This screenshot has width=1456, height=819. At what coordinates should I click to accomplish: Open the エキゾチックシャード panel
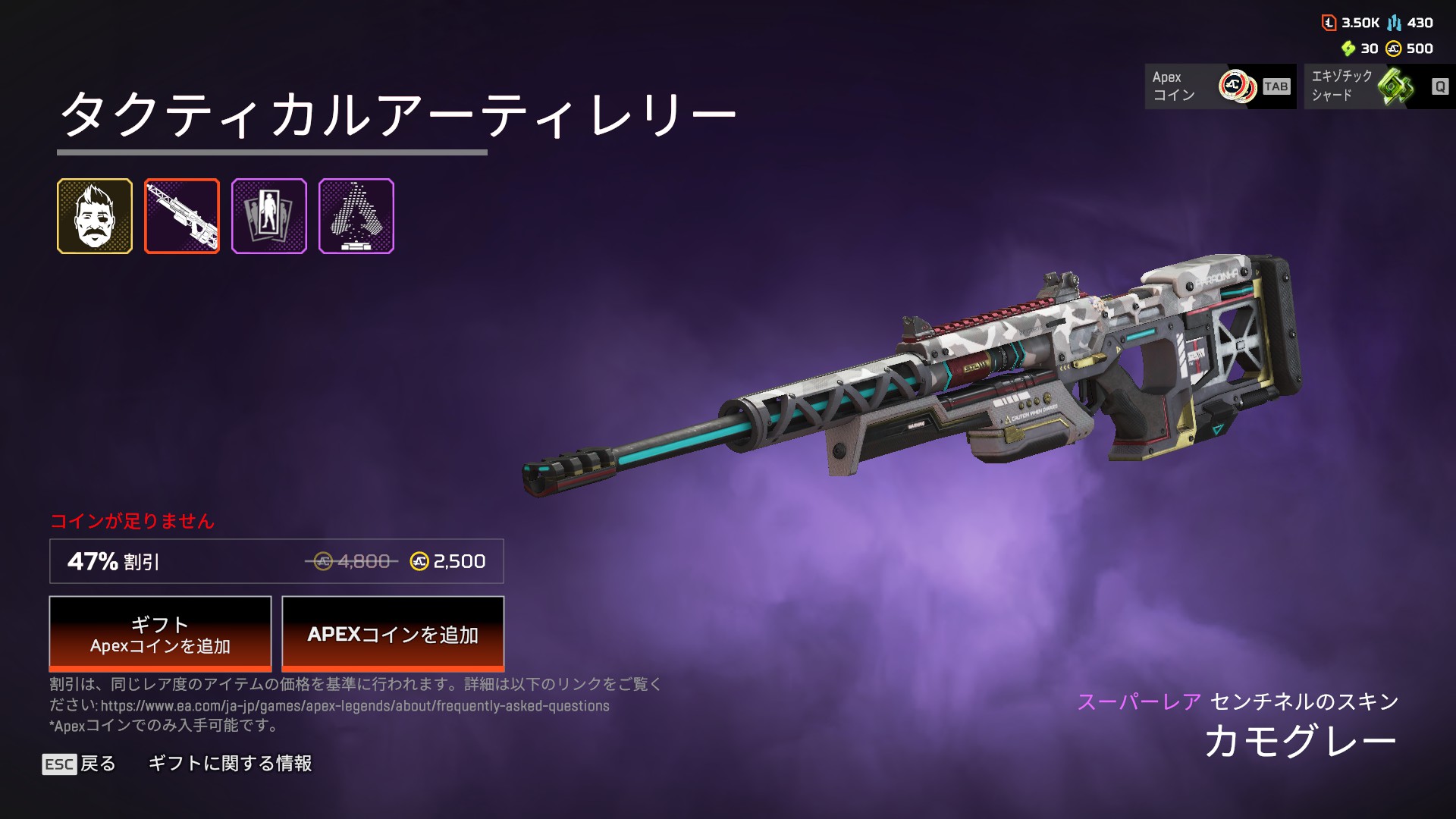(x=1379, y=86)
